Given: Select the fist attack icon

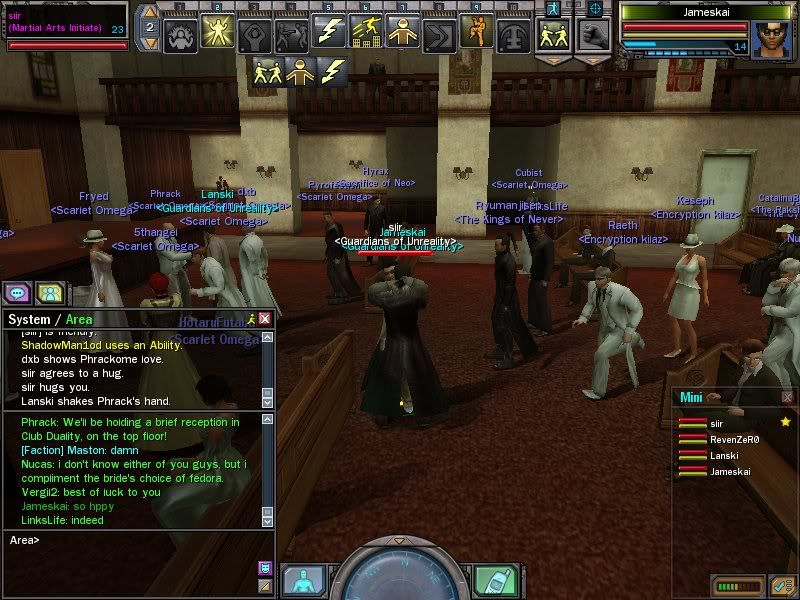Looking at the screenshot, I should [594, 32].
